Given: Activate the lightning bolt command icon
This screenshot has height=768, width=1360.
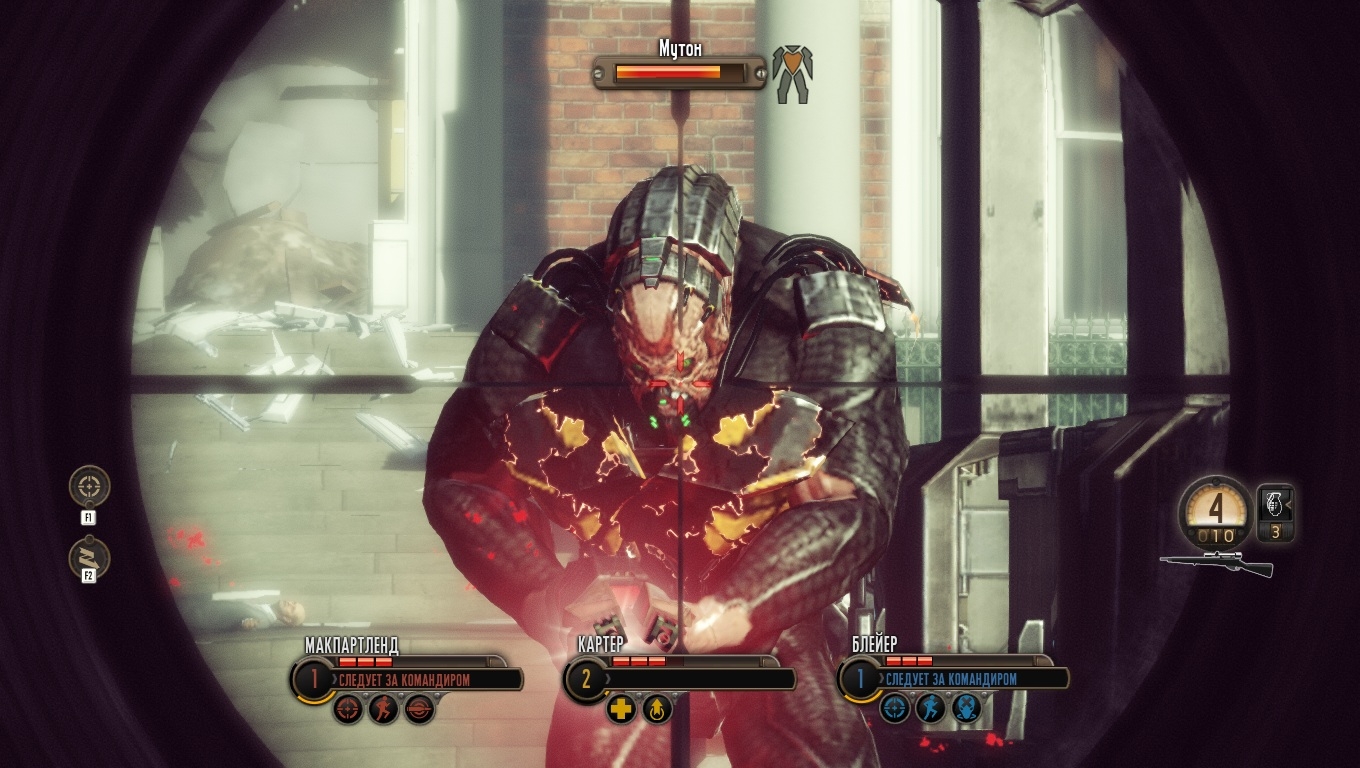Looking at the screenshot, I should [89, 558].
